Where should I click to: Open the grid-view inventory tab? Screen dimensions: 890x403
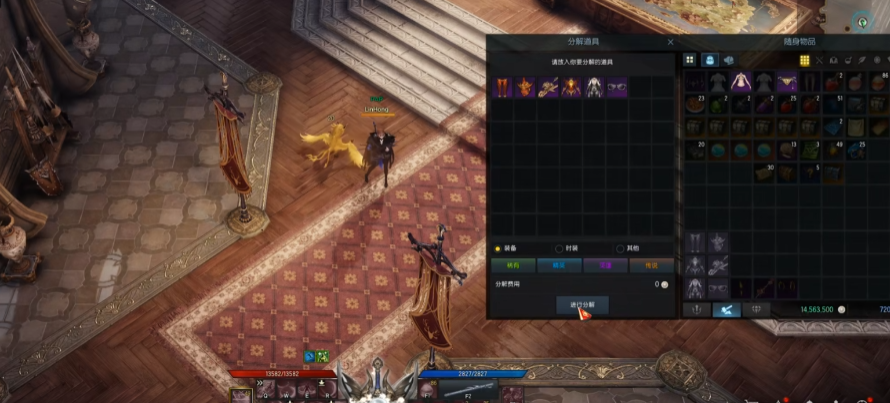[x=690, y=61]
